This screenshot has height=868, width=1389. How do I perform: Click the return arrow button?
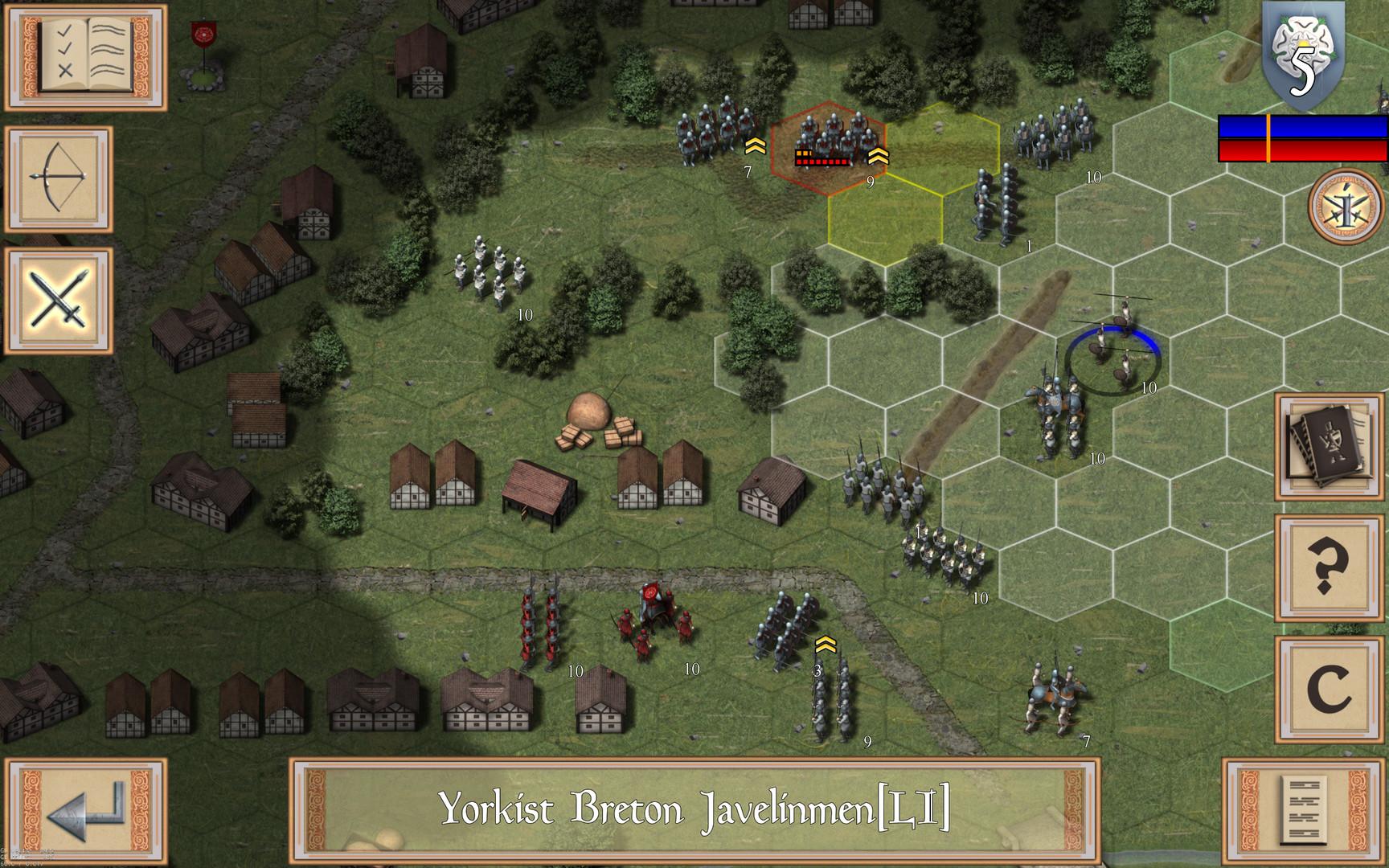tap(85, 812)
